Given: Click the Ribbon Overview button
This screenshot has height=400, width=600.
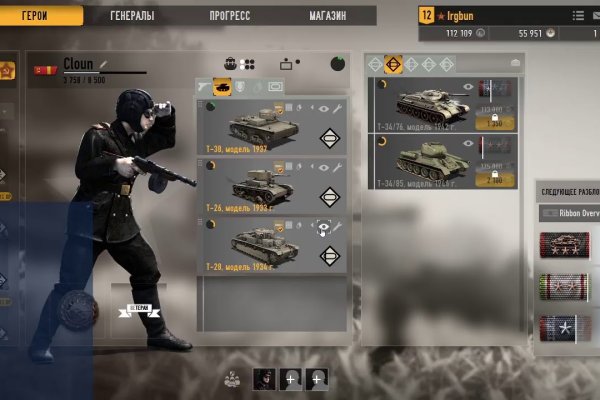Looking at the screenshot, I should click(568, 213).
